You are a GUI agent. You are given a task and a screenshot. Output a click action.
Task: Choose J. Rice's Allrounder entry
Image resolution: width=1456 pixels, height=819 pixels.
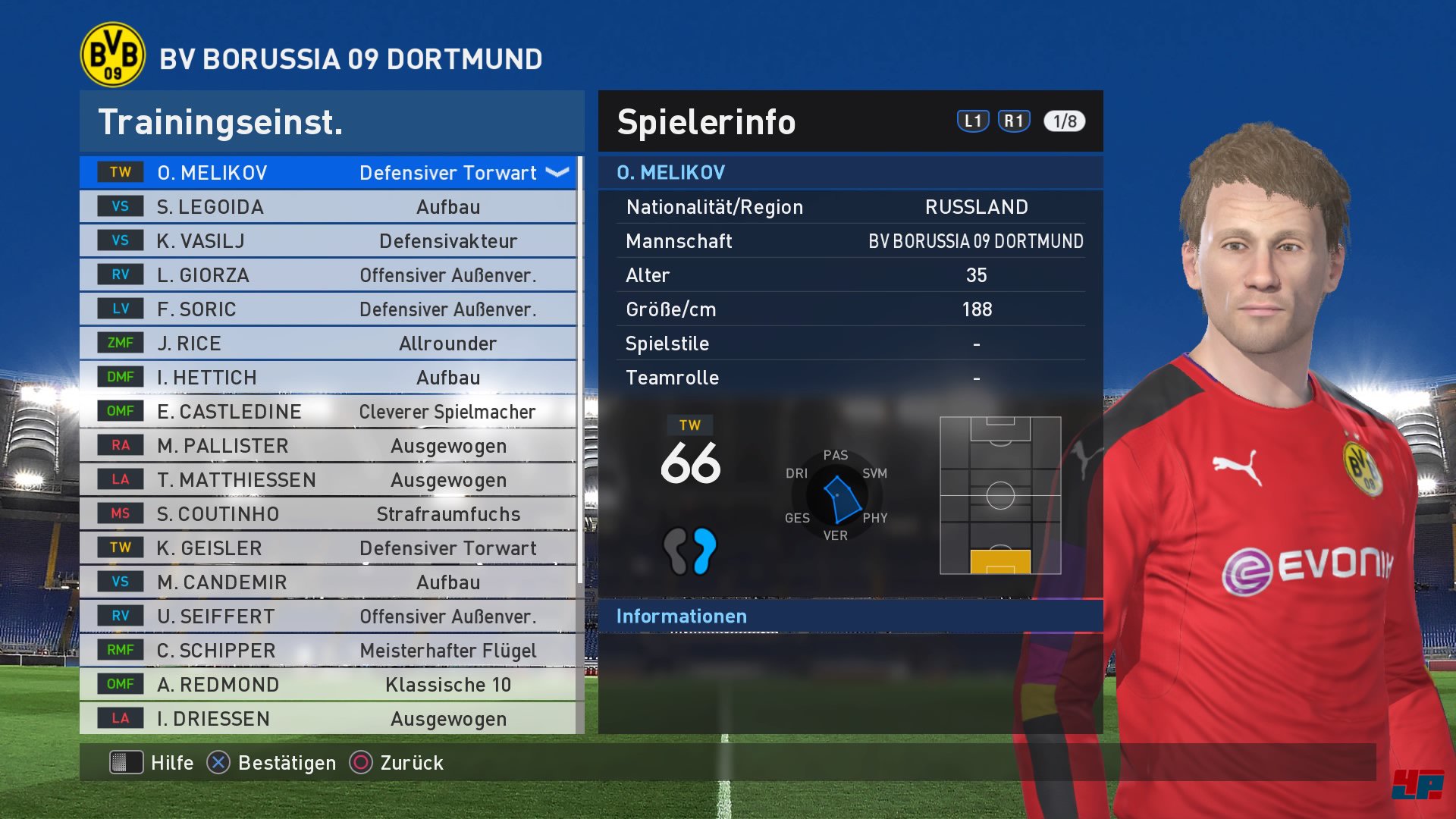326,344
